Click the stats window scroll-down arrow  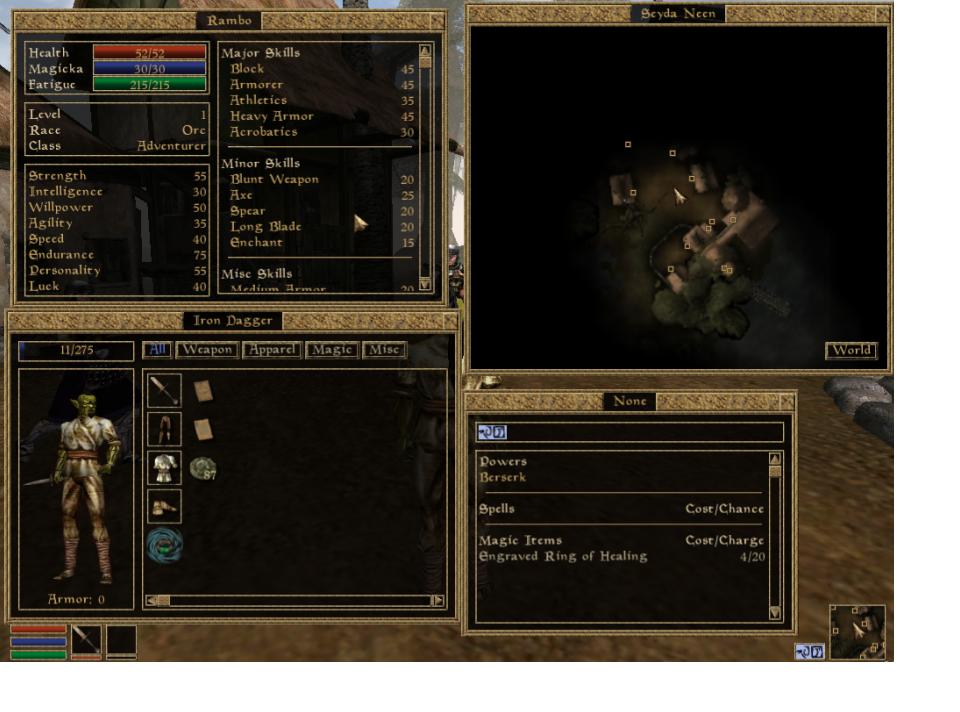coord(425,285)
